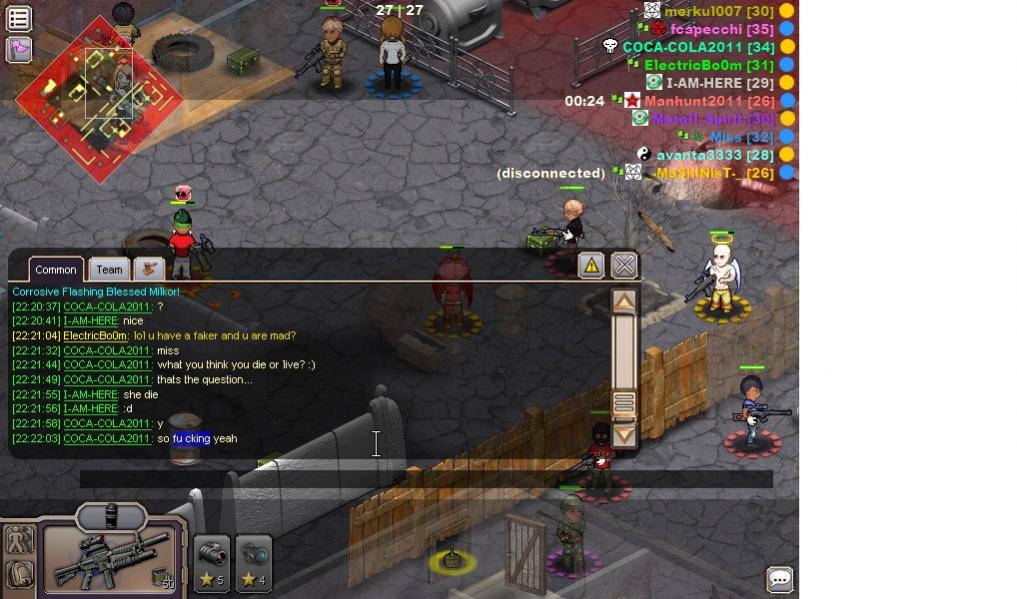The height and width of the screenshot is (599, 1017).
Task: Open the gavel chat tab
Action: click(150, 268)
